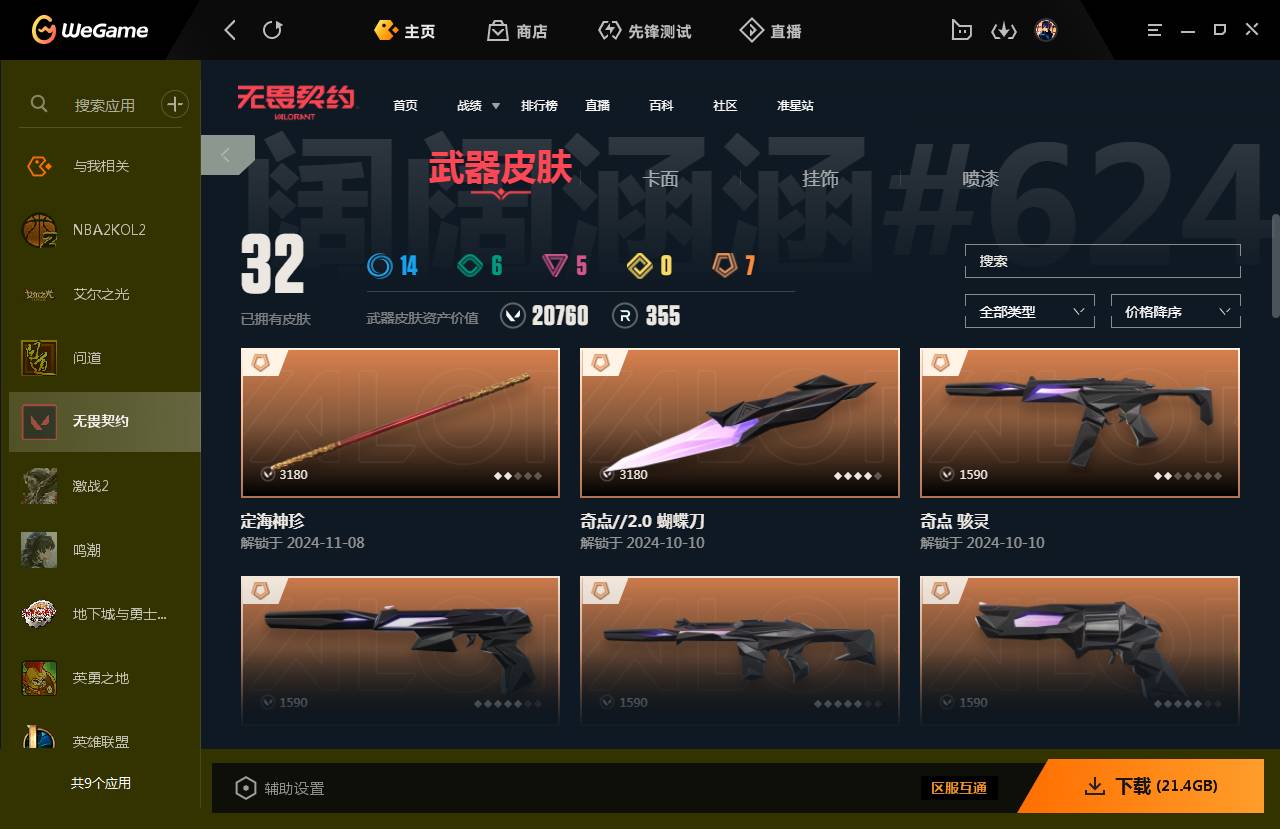Open the 辅助设置 gear icon
The height and width of the screenshot is (829, 1280).
click(x=246, y=788)
